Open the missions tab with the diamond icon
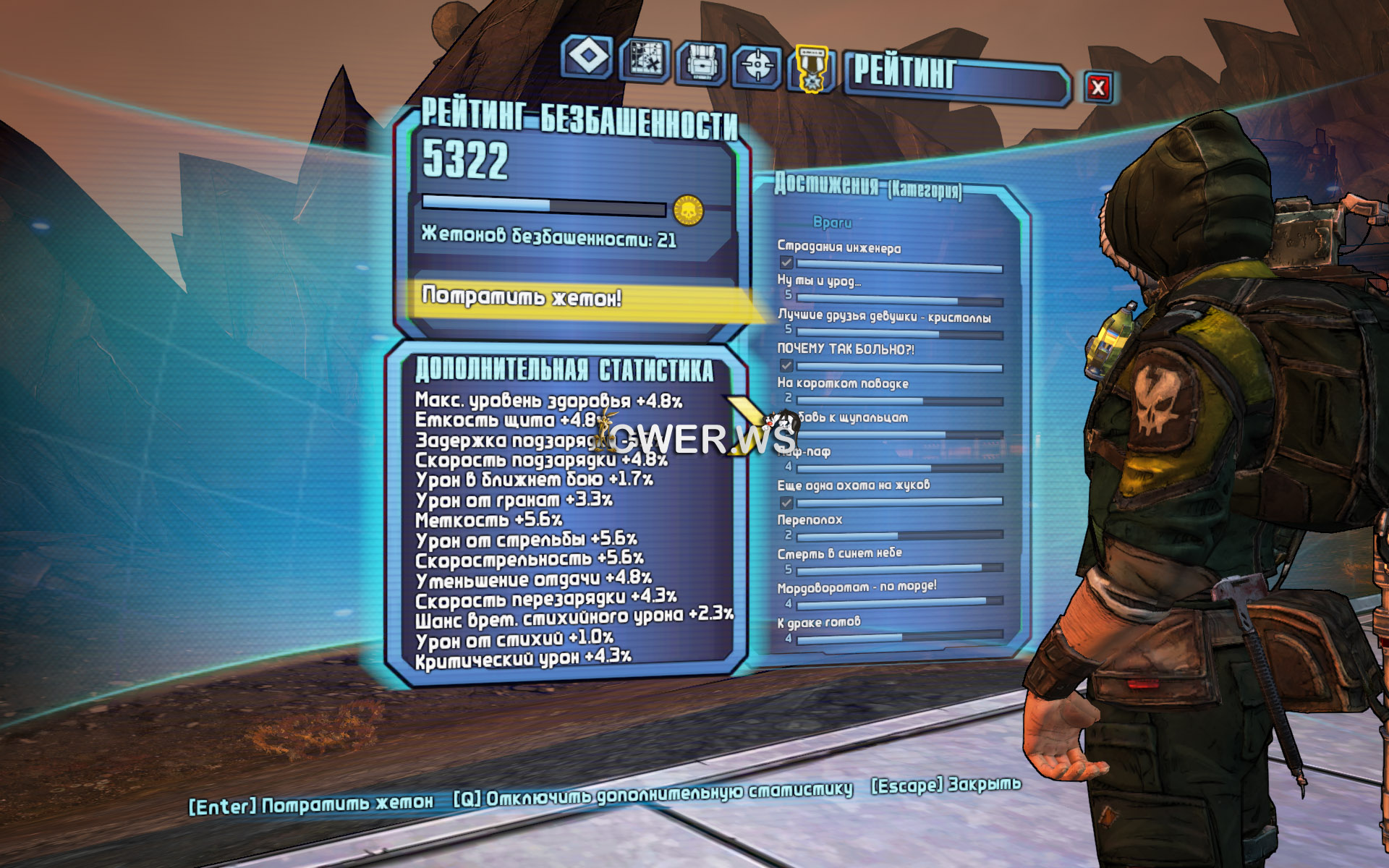Viewport: 1389px width, 868px height. pyautogui.click(x=587, y=57)
